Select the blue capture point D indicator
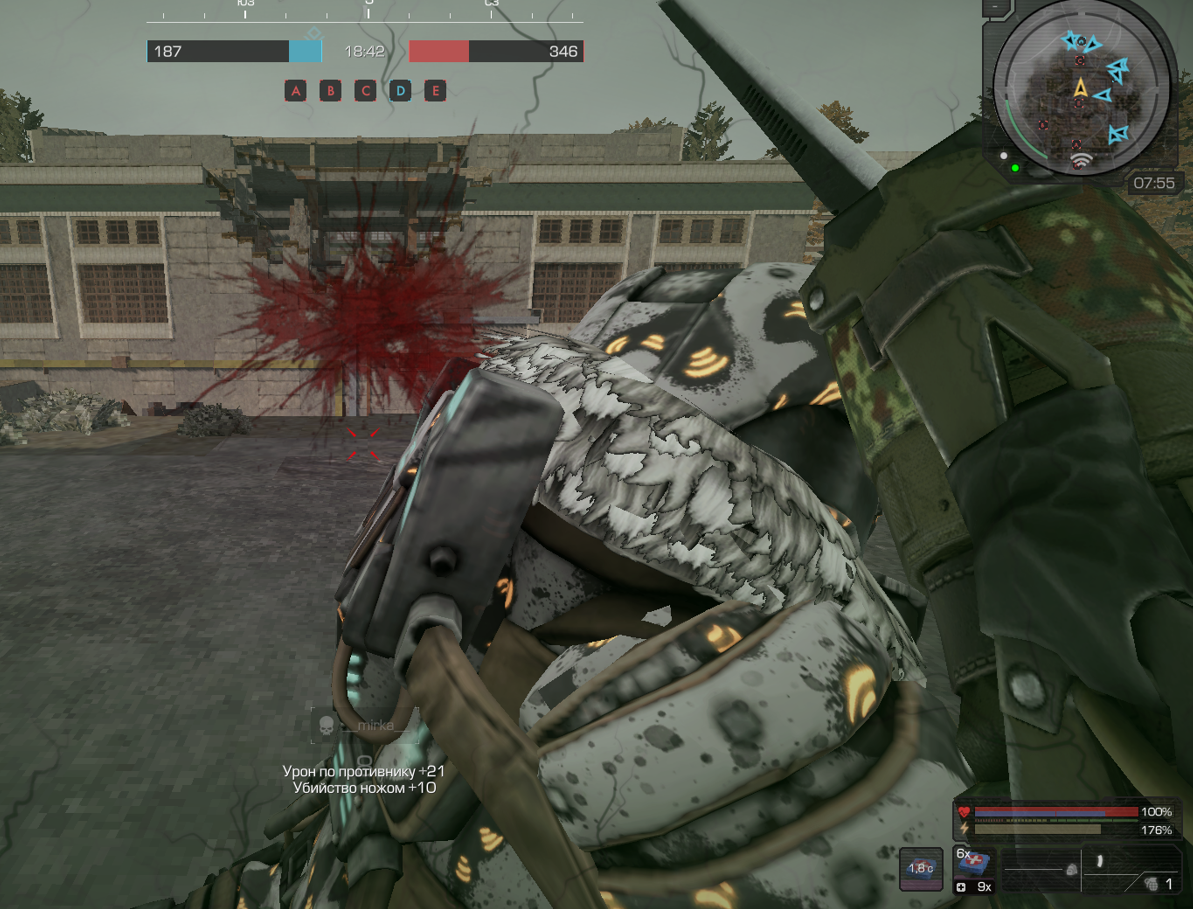This screenshot has height=909, width=1193. pyautogui.click(x=400, y=91)
